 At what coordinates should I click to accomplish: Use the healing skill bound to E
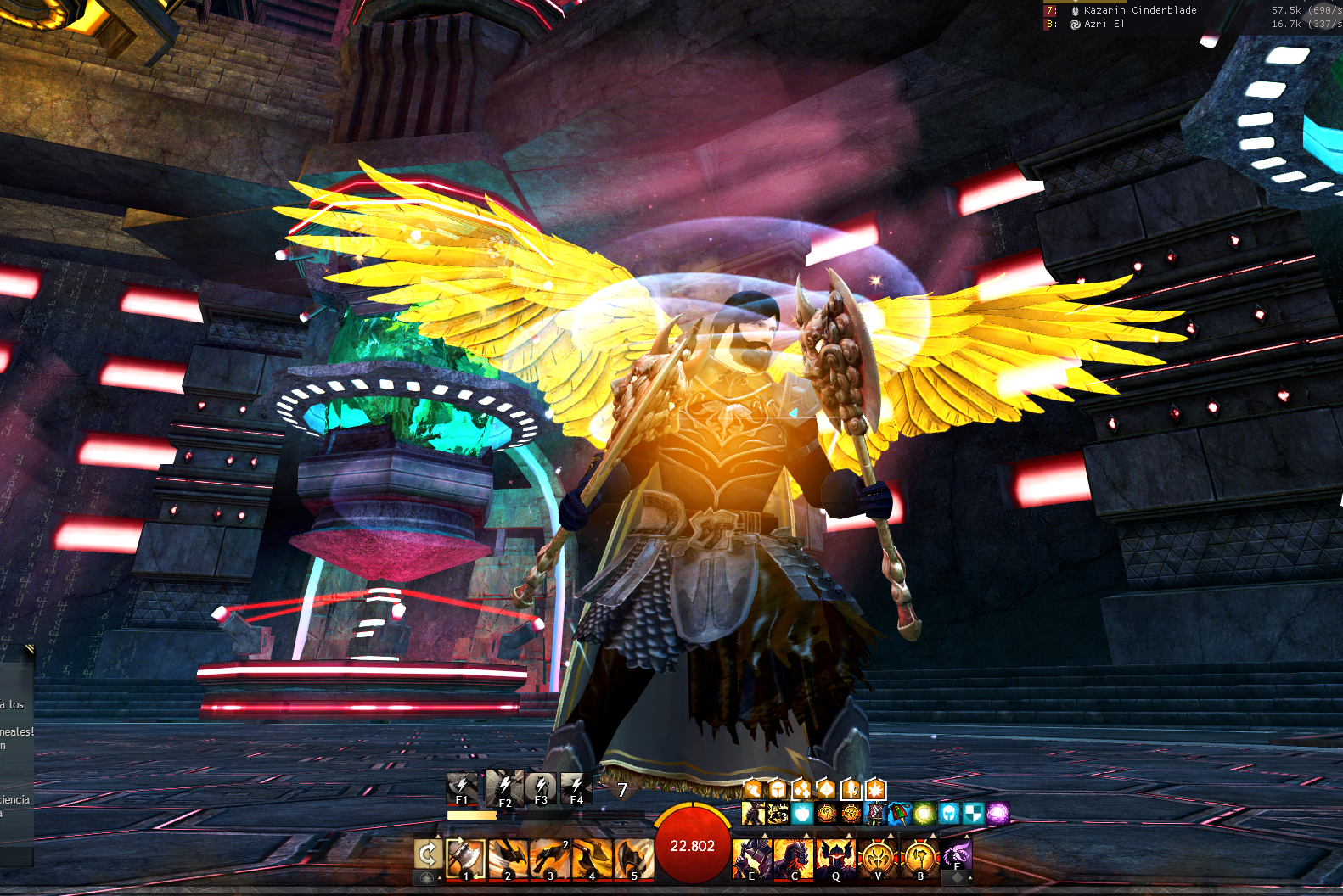click(751, 858)
